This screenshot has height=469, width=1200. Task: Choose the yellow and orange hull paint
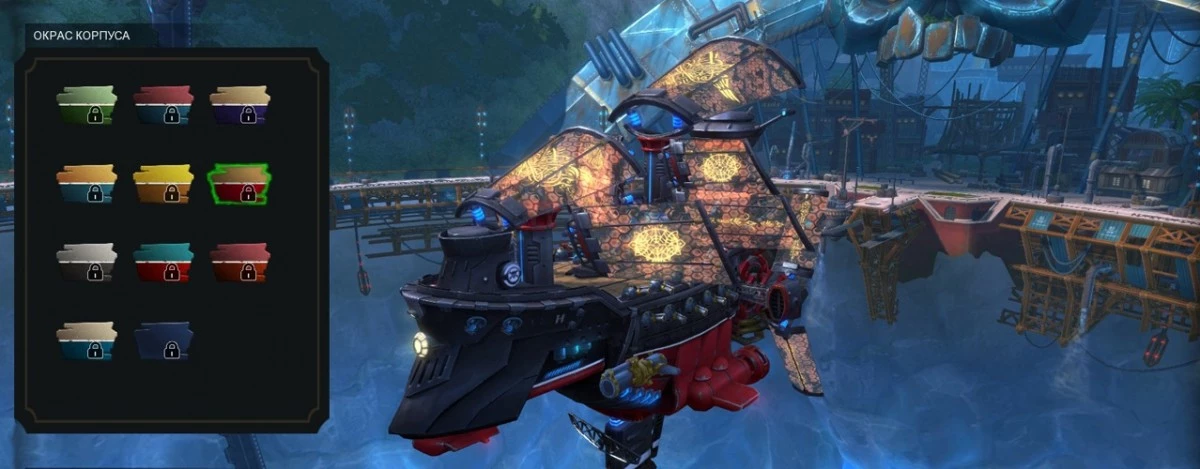(x=163, y=184)
